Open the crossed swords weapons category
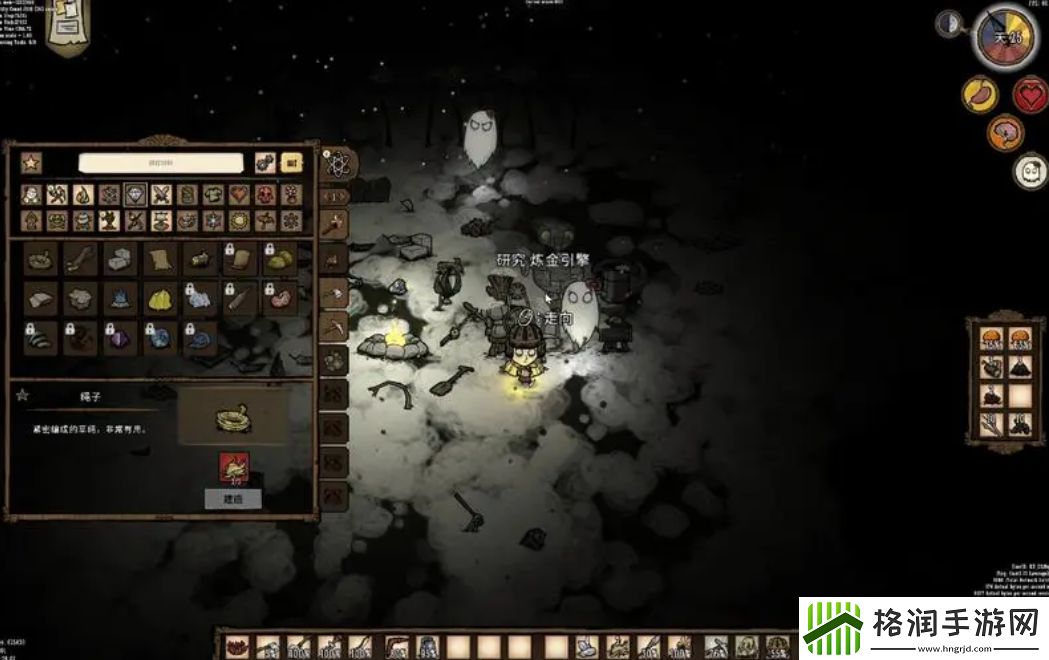The height and width of the screenshot is (660, 1049). tap(161, 194)
